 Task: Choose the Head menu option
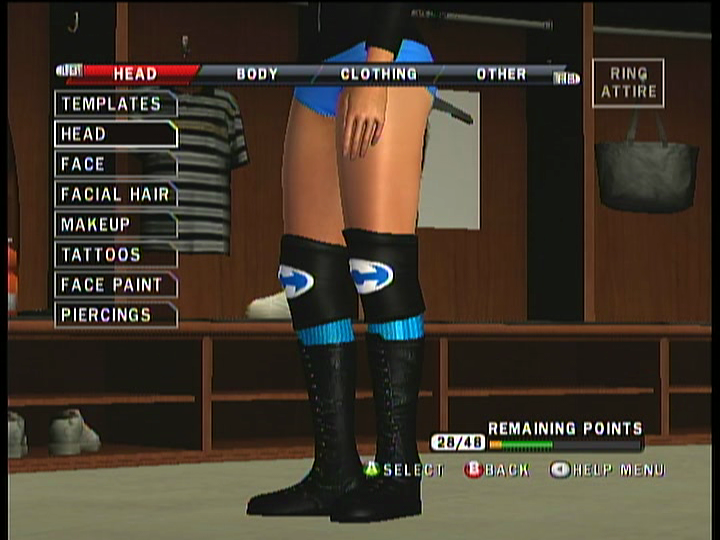pyautogui.click(x=115, y=134)
